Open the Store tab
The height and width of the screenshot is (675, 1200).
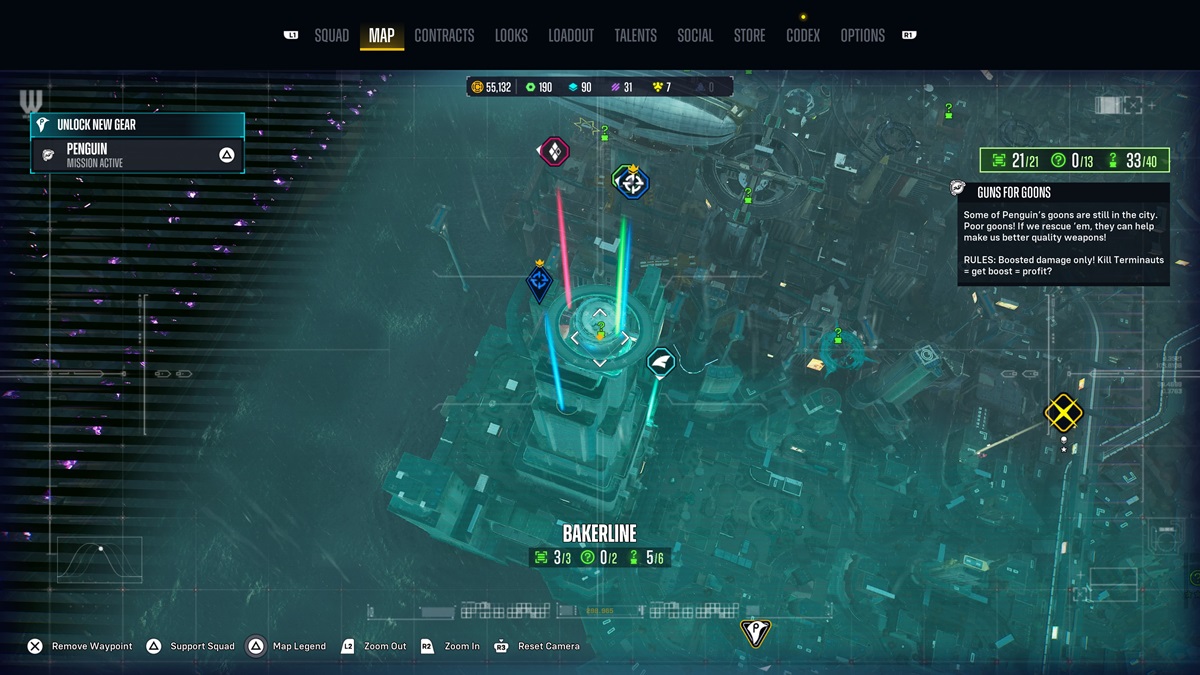click(749, 35)
